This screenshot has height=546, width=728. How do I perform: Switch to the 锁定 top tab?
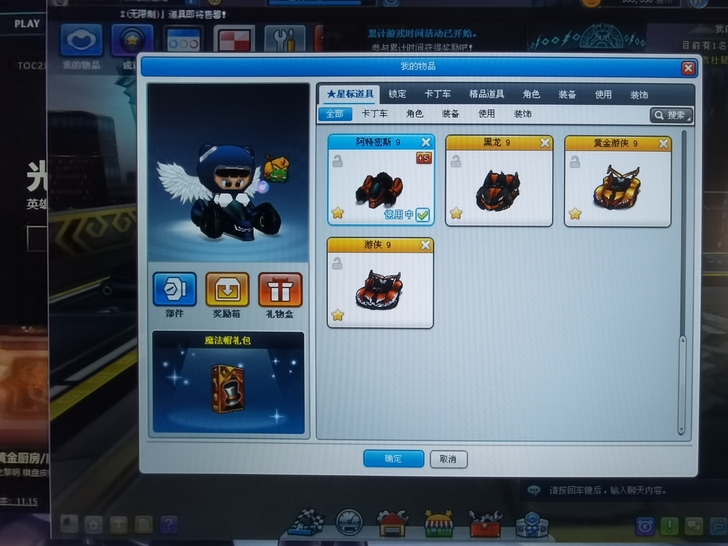pyautogui.click(x=397, y=94)
